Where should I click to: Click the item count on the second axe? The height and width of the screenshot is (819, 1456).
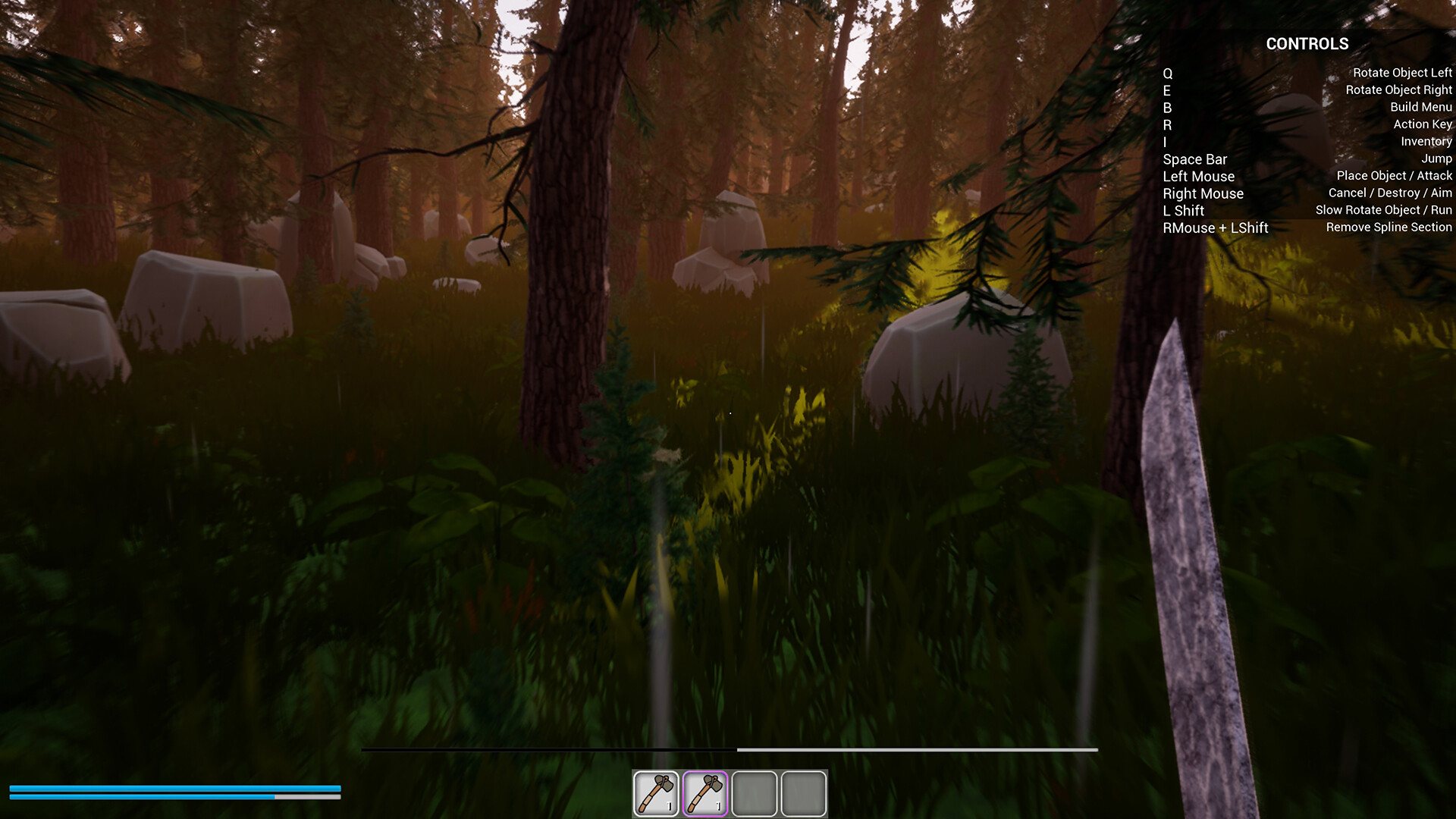719,806
